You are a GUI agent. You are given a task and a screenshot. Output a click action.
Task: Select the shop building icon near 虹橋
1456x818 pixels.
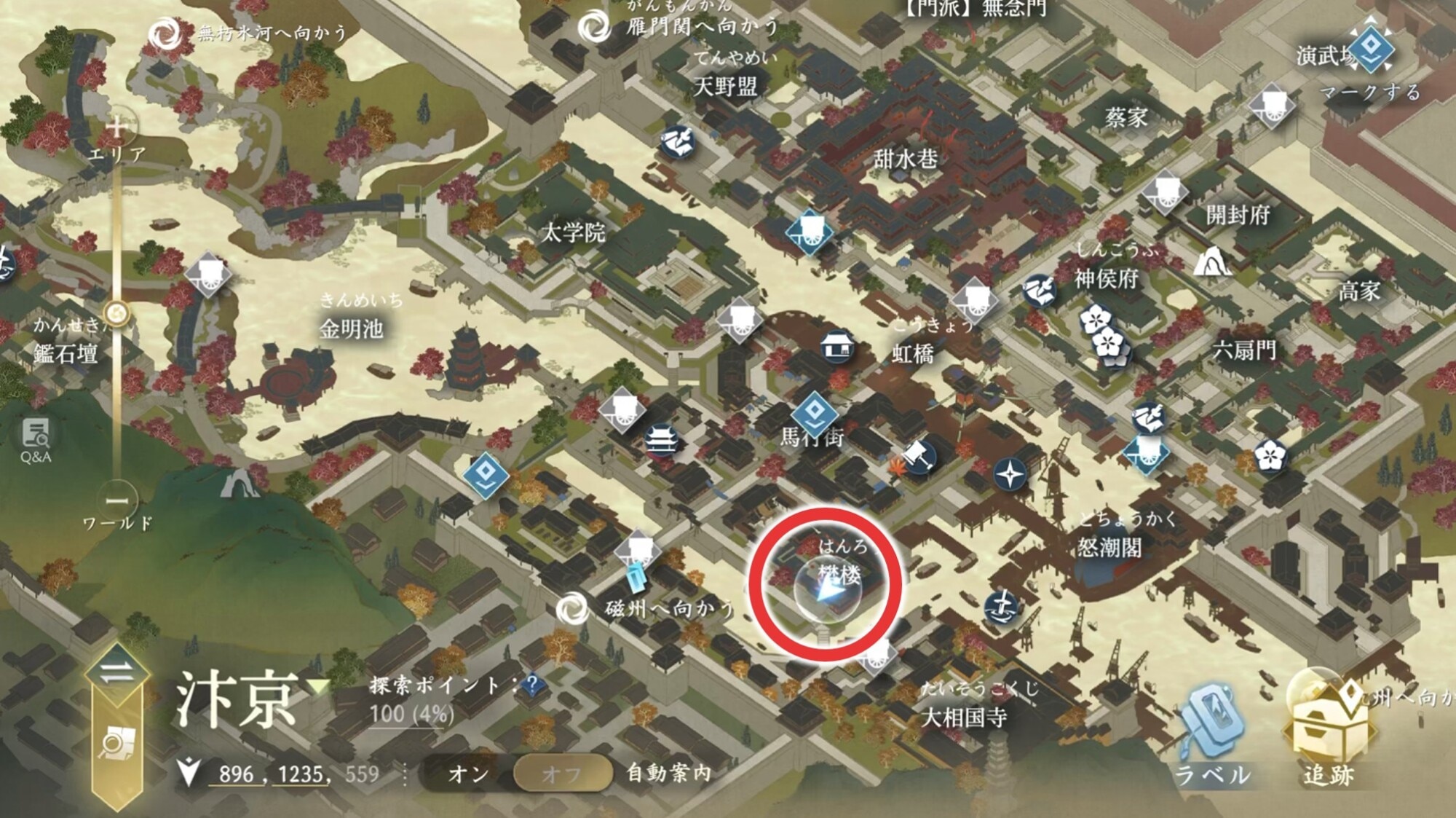(x=838, y=349)
